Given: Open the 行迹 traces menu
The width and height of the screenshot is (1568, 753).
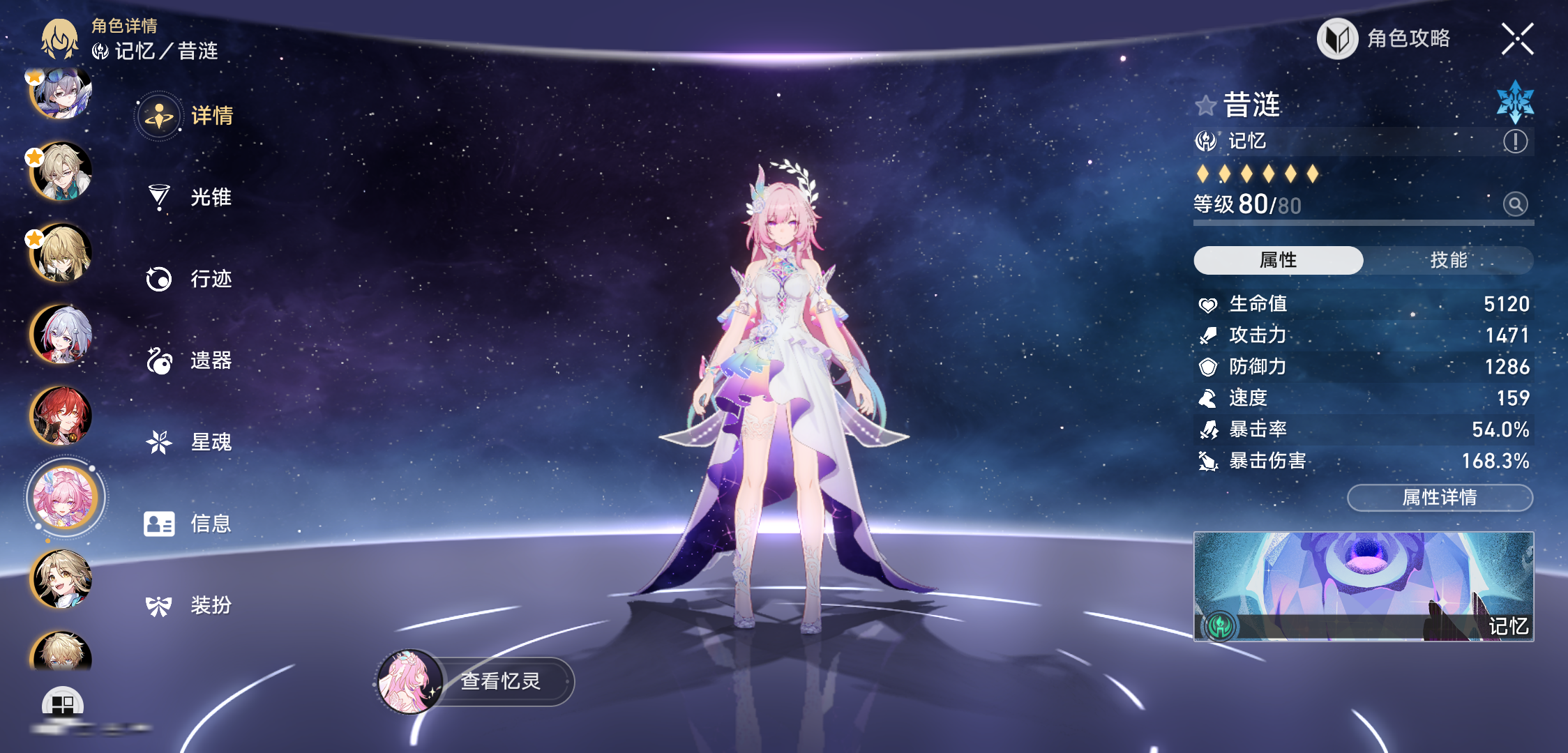Looking at the screenshot, I should click(188, 279).
